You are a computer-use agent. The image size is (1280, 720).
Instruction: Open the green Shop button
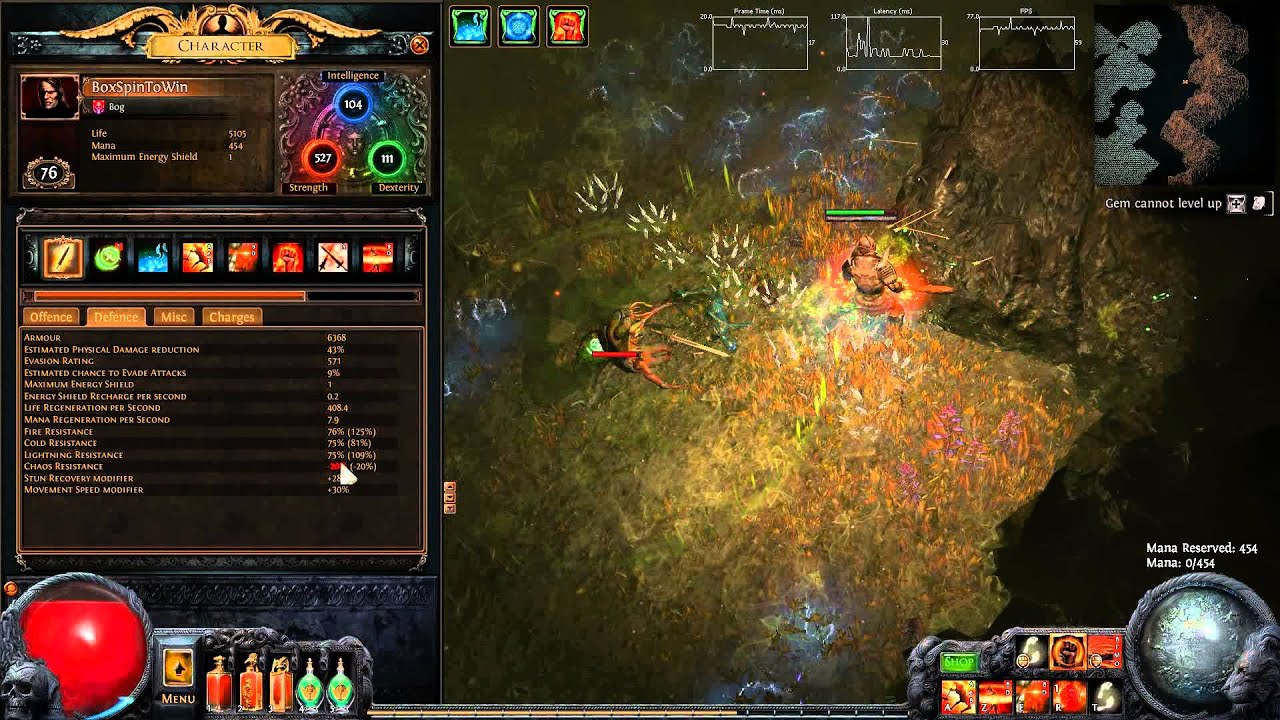958,662
